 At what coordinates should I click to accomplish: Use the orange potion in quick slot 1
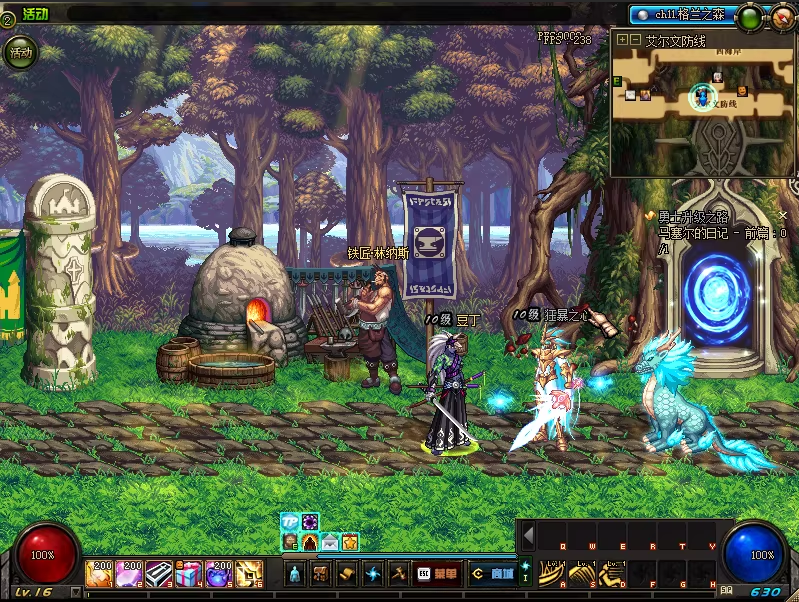(100, 573)
